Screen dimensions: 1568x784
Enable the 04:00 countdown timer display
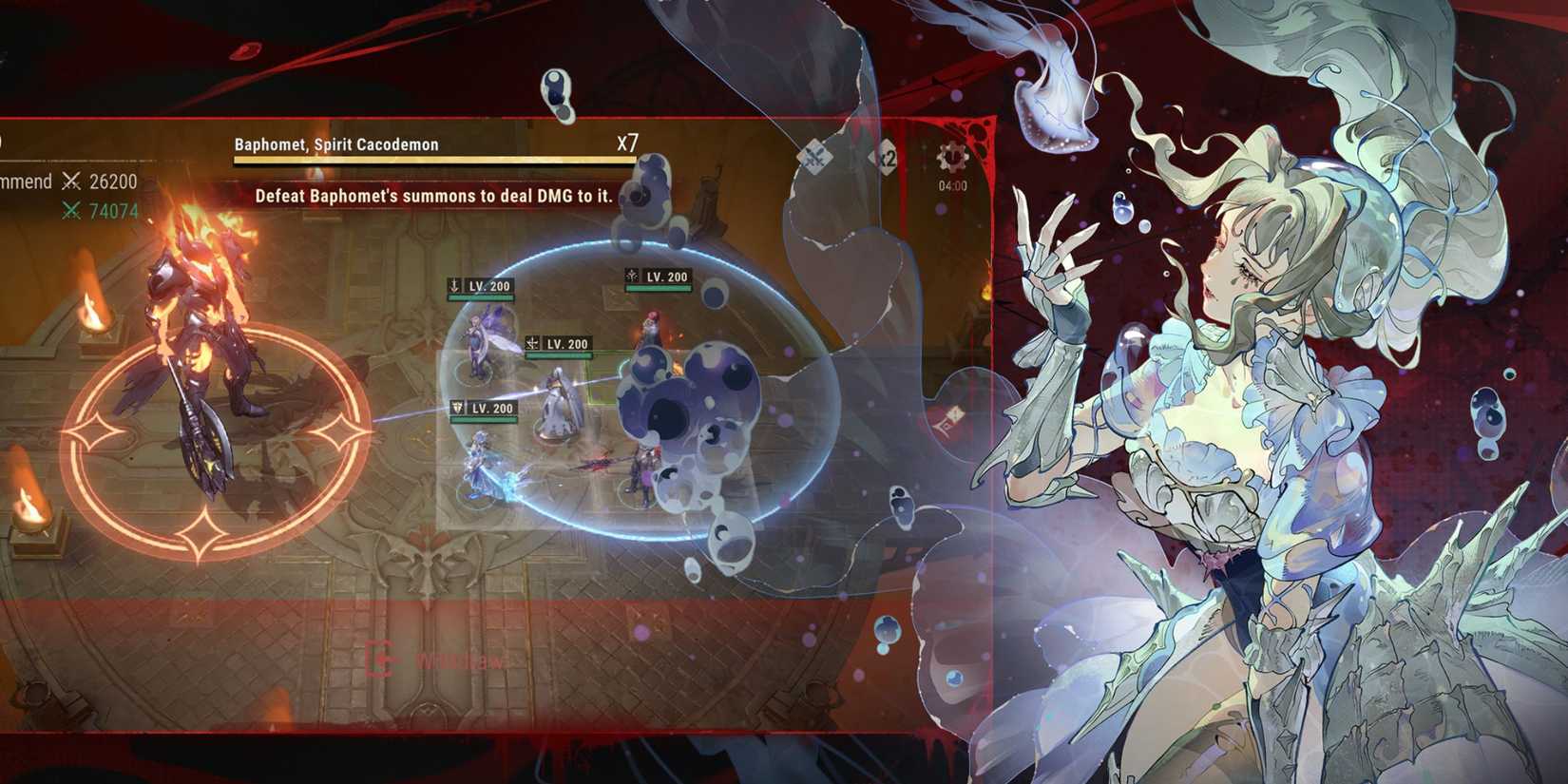pyautogui.click(x=953, y=184)
